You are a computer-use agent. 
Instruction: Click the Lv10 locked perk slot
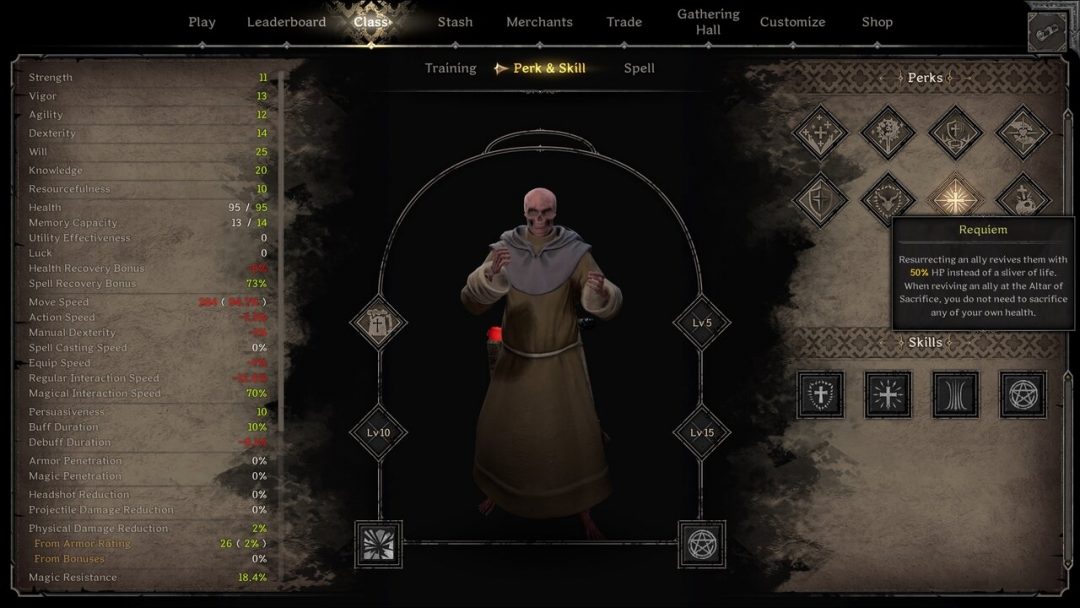[x=379, y=433]
